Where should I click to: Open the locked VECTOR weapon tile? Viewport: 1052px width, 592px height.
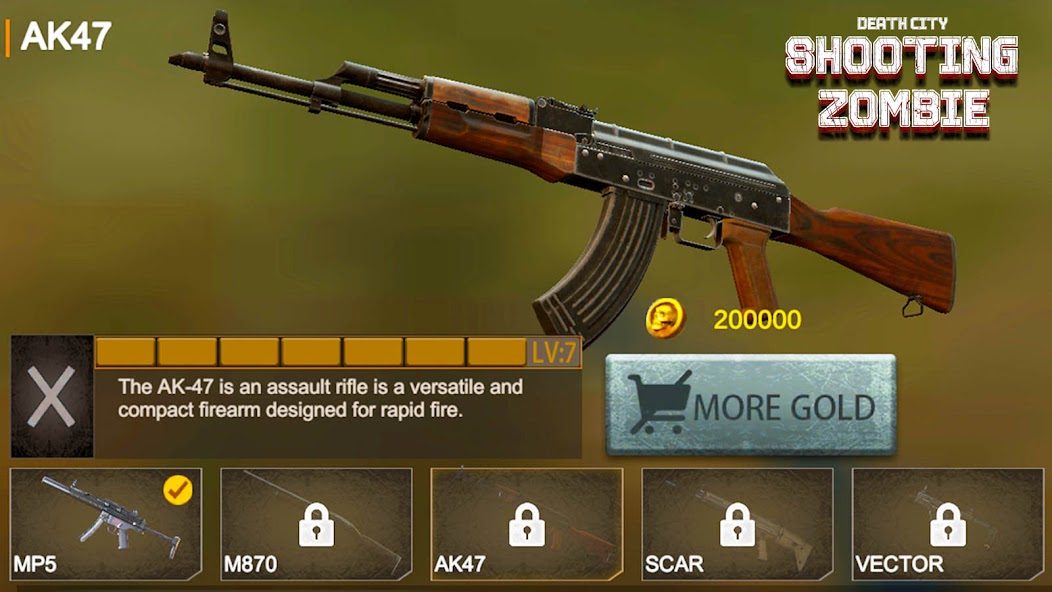[x=946, y=524]
